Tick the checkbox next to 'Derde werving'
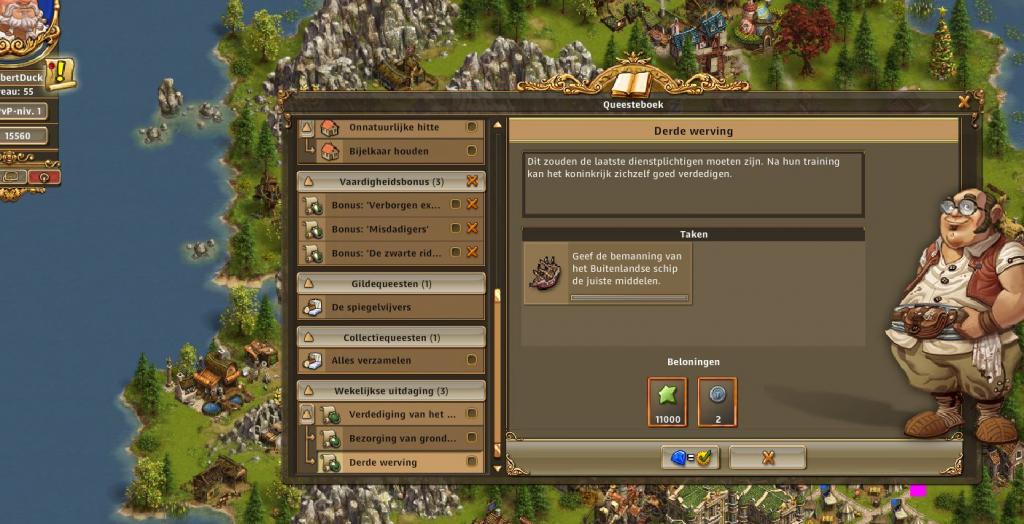This screenshot has height=524, width=1024. click(472, 463)
